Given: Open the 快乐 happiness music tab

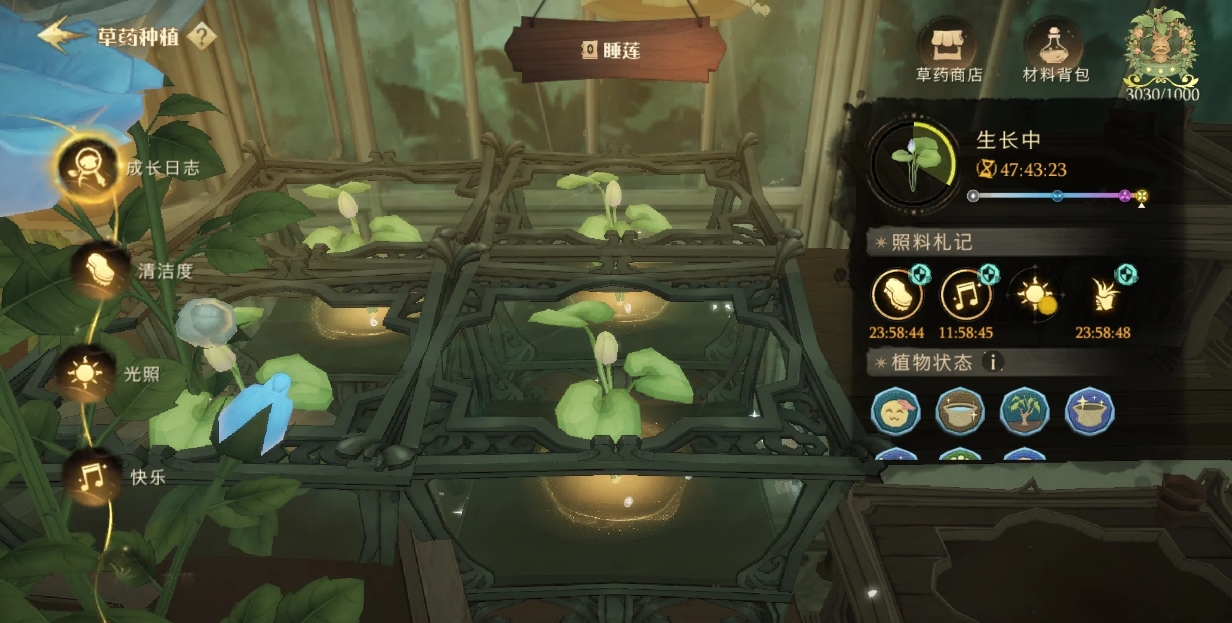Looking at the screenshot, I should tap(93, 477).
